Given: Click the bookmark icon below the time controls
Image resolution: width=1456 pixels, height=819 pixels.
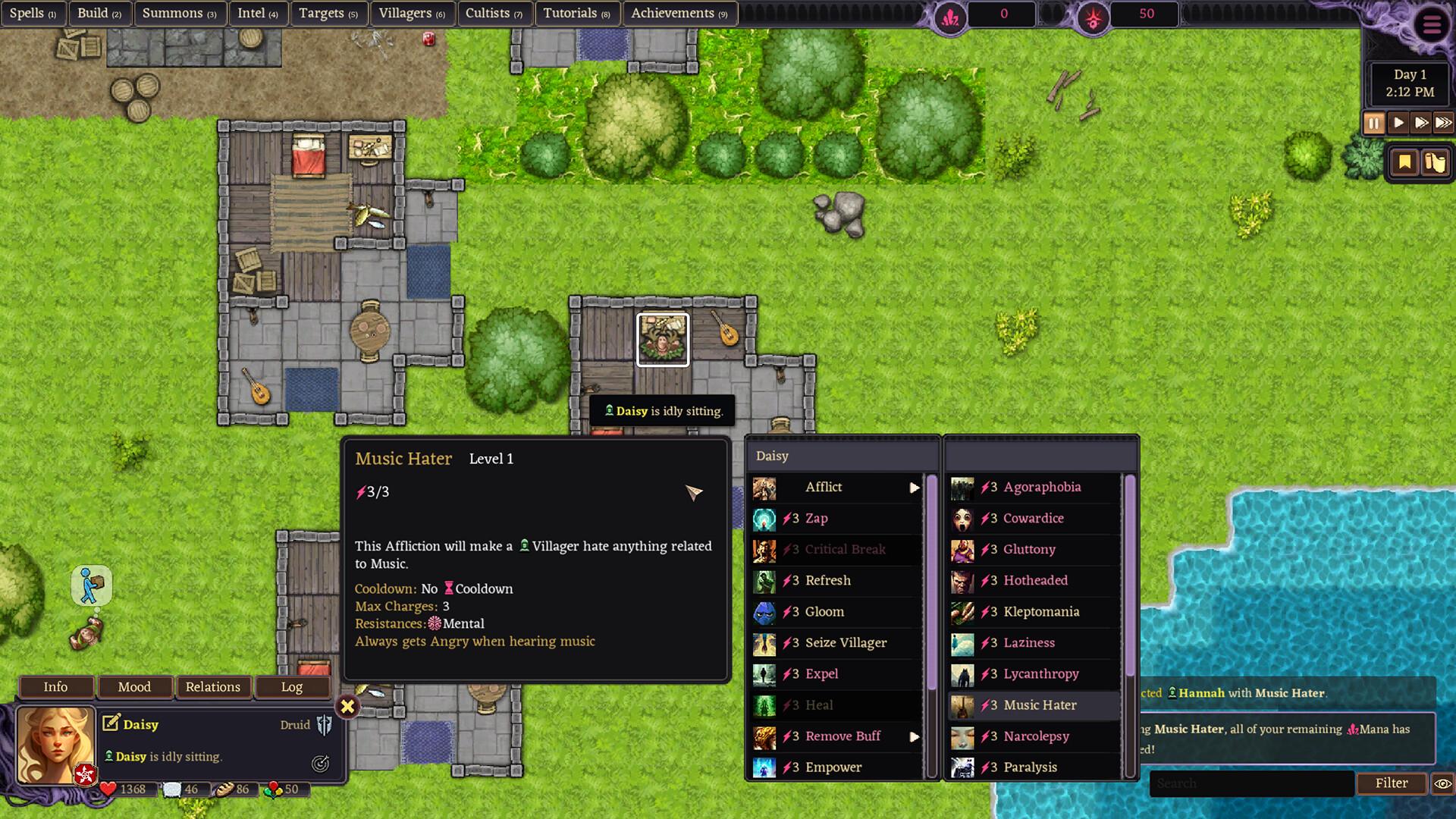Looking at the screenshot, I should 1404,162.
